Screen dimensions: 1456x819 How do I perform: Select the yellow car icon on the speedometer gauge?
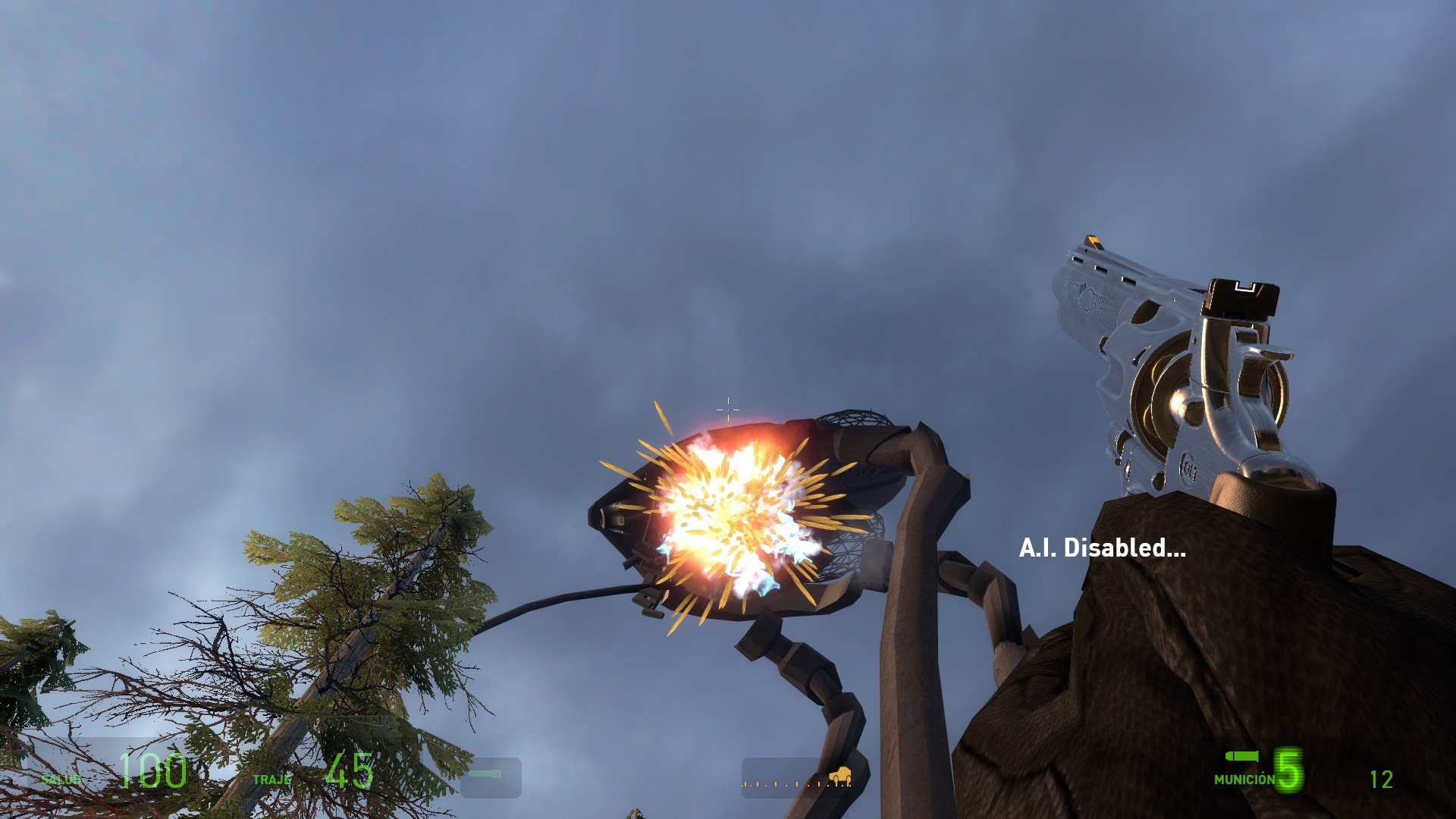839,774
